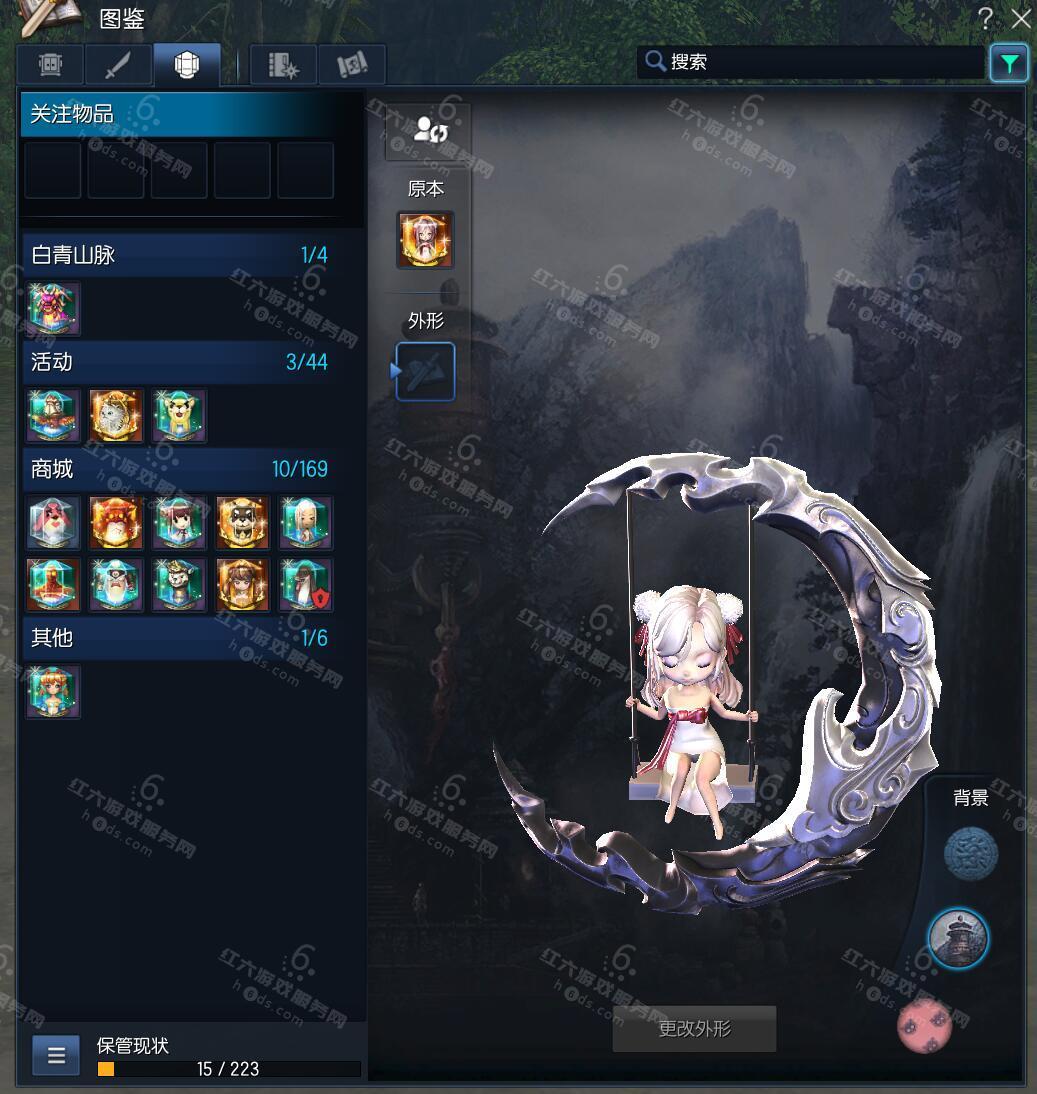Close the 图鉴 window
Viewport: 1037px width, 1094px height.
coord(1021,18)
